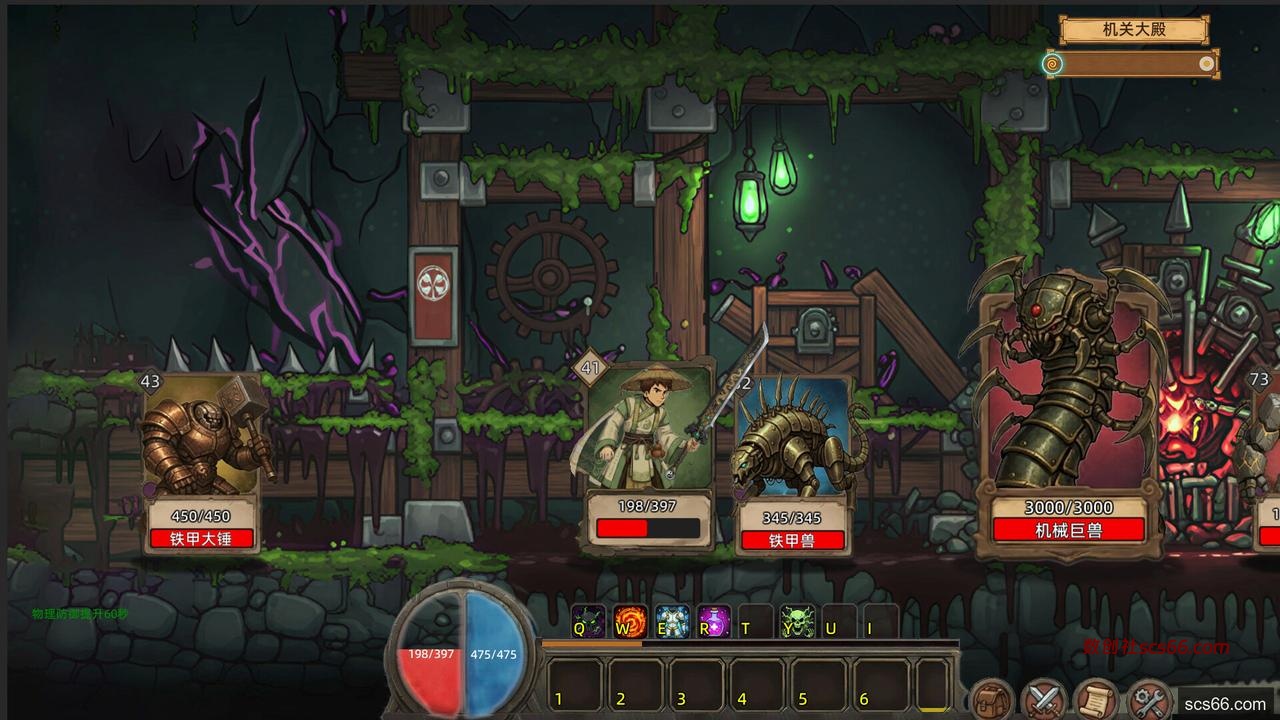Viewport: 1280px width, 720px height.
Task: Trigger the green skull skill on Y
Action: [x=797, y=622]
